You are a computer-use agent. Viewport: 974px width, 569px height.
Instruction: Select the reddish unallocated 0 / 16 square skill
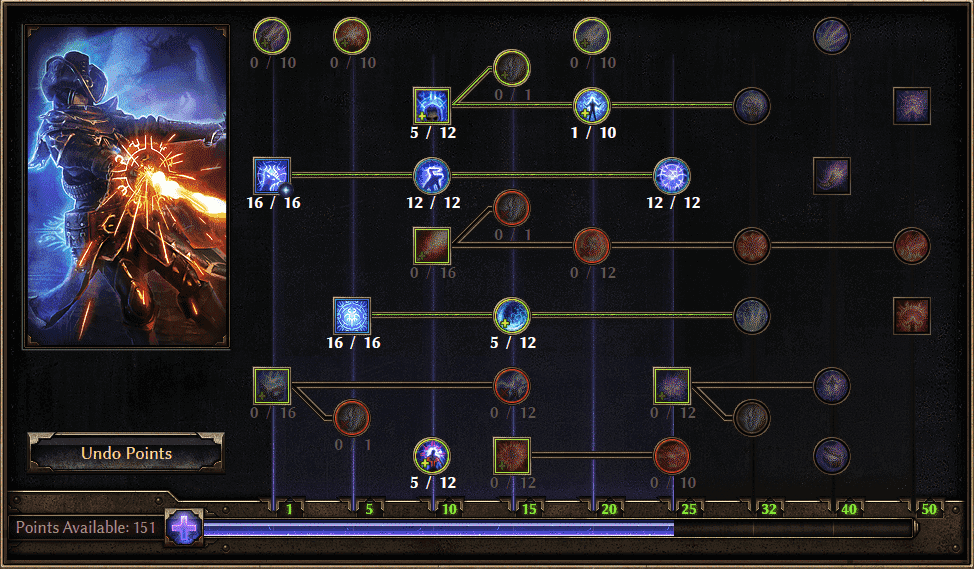(432, 246)
